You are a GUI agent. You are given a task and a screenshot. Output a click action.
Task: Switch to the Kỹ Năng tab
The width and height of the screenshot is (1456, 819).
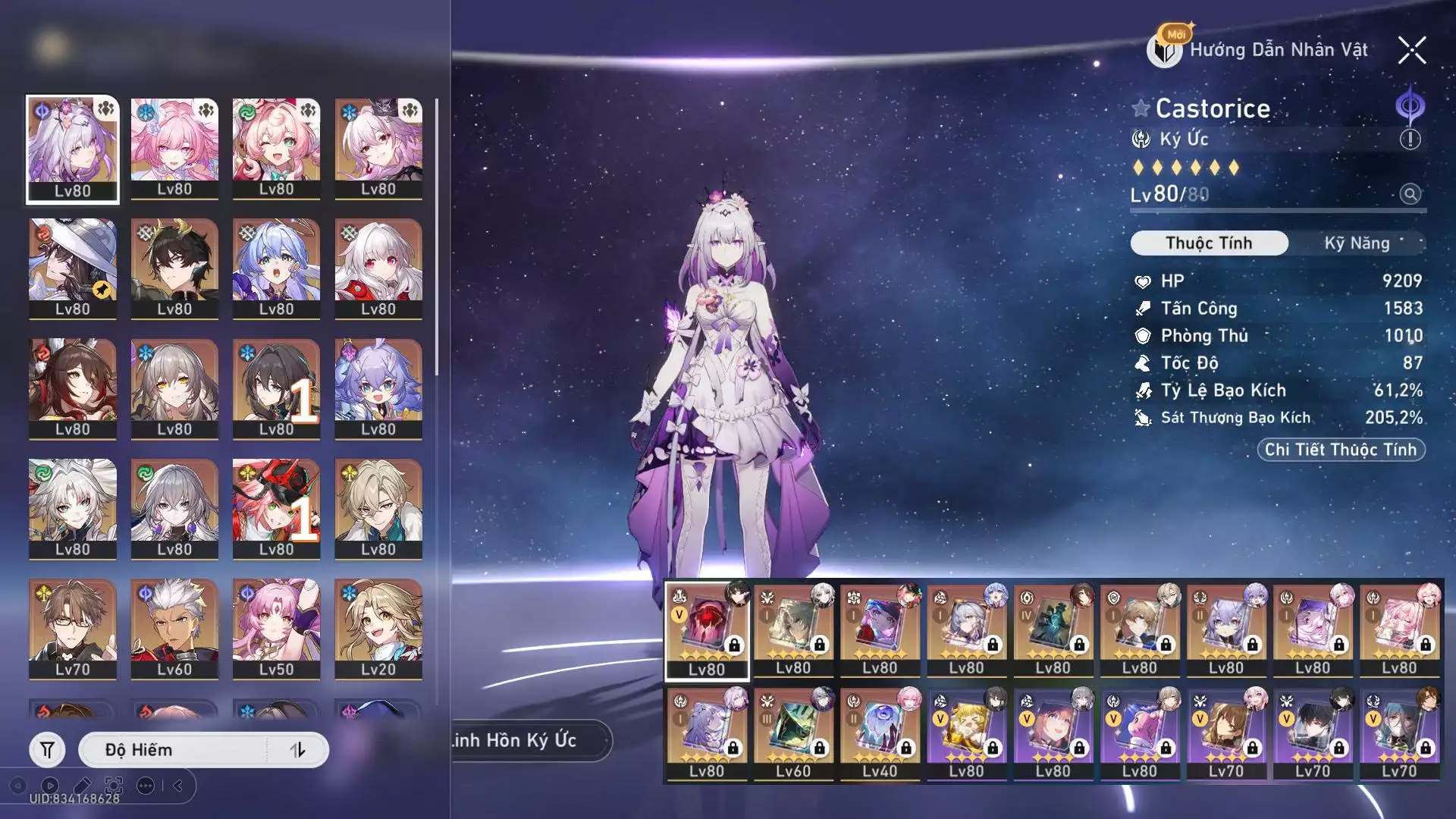point(1357,243)
